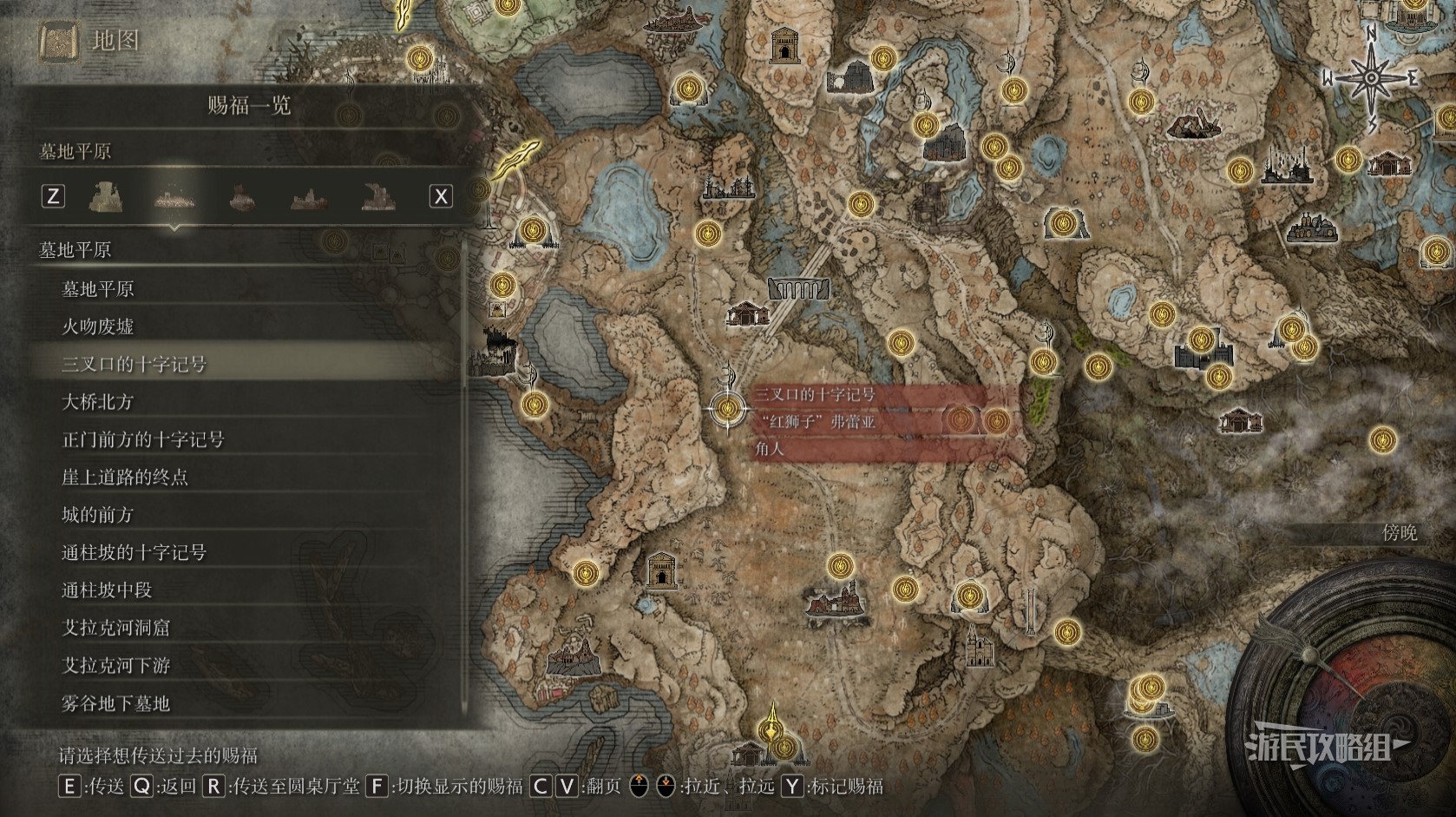Choose the 城的前方 grace entry
Image resolution: width=1456 pixels, height=817 pixels.
pyautogui.click(x=98, y=515)
